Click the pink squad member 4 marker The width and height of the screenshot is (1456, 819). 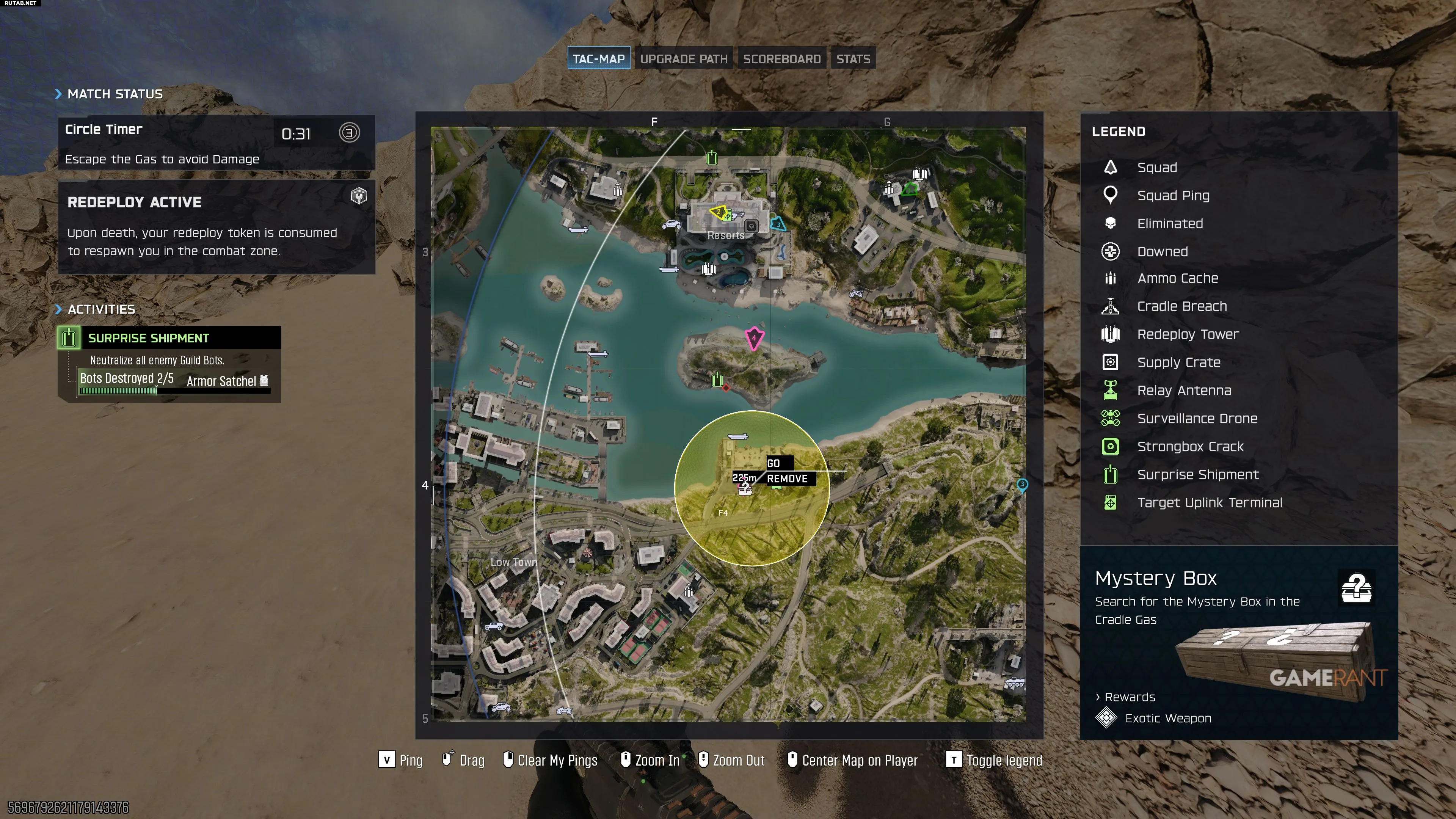coord(753,338)
